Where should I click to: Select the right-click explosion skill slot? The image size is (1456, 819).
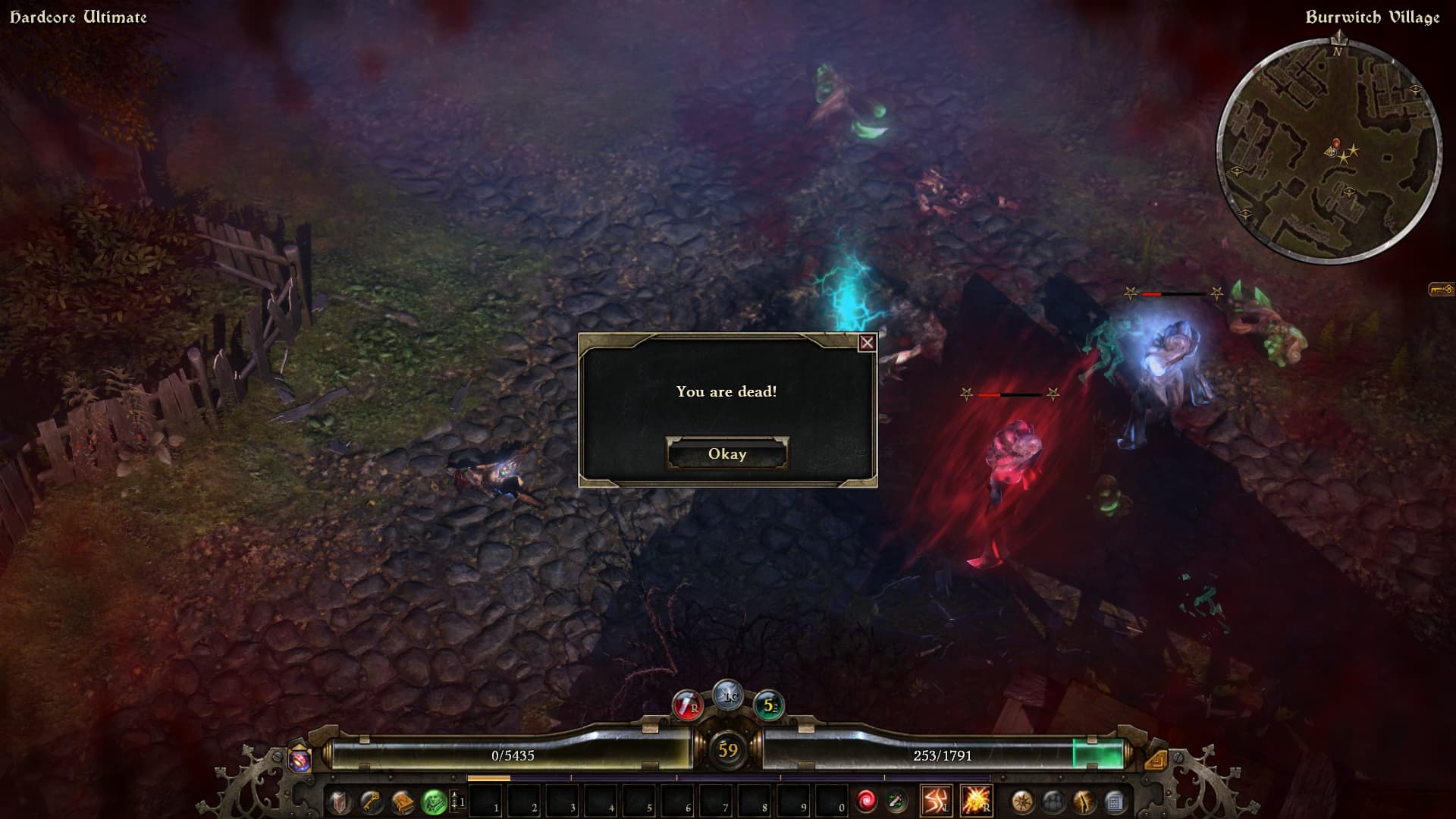point(975,801)
